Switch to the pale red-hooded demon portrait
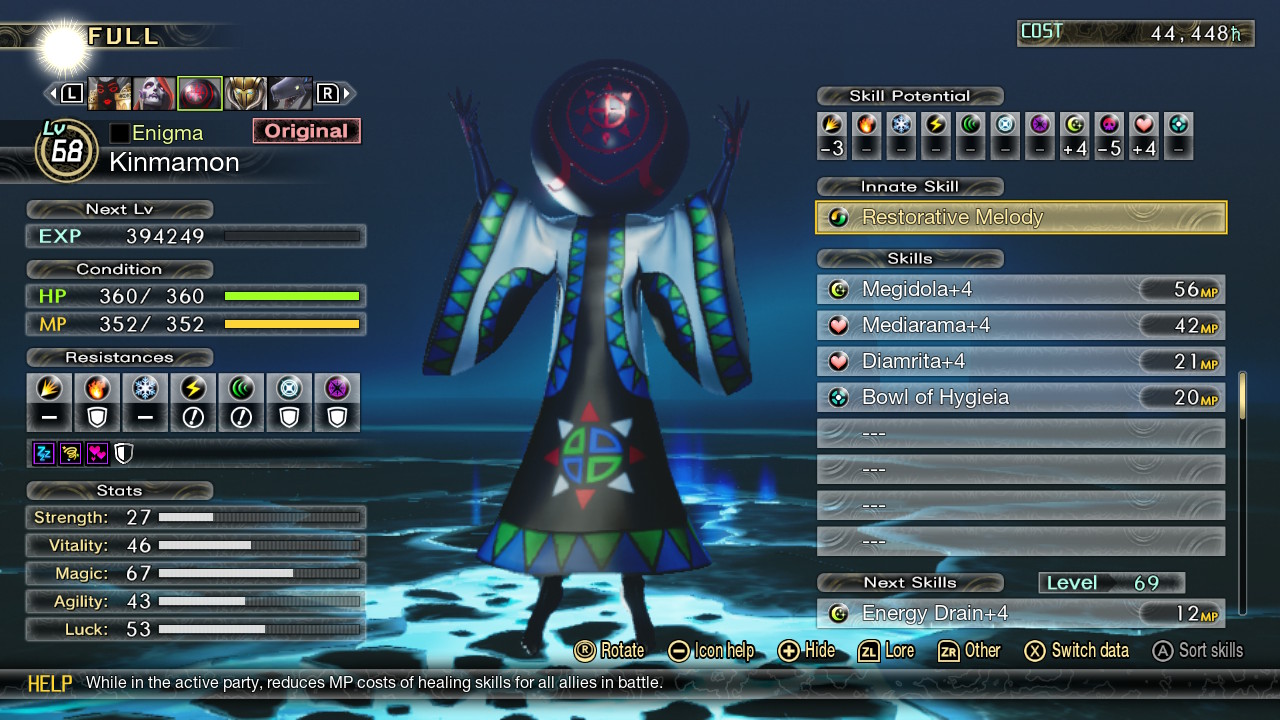The image size is (1280, 720). [154, 94]
